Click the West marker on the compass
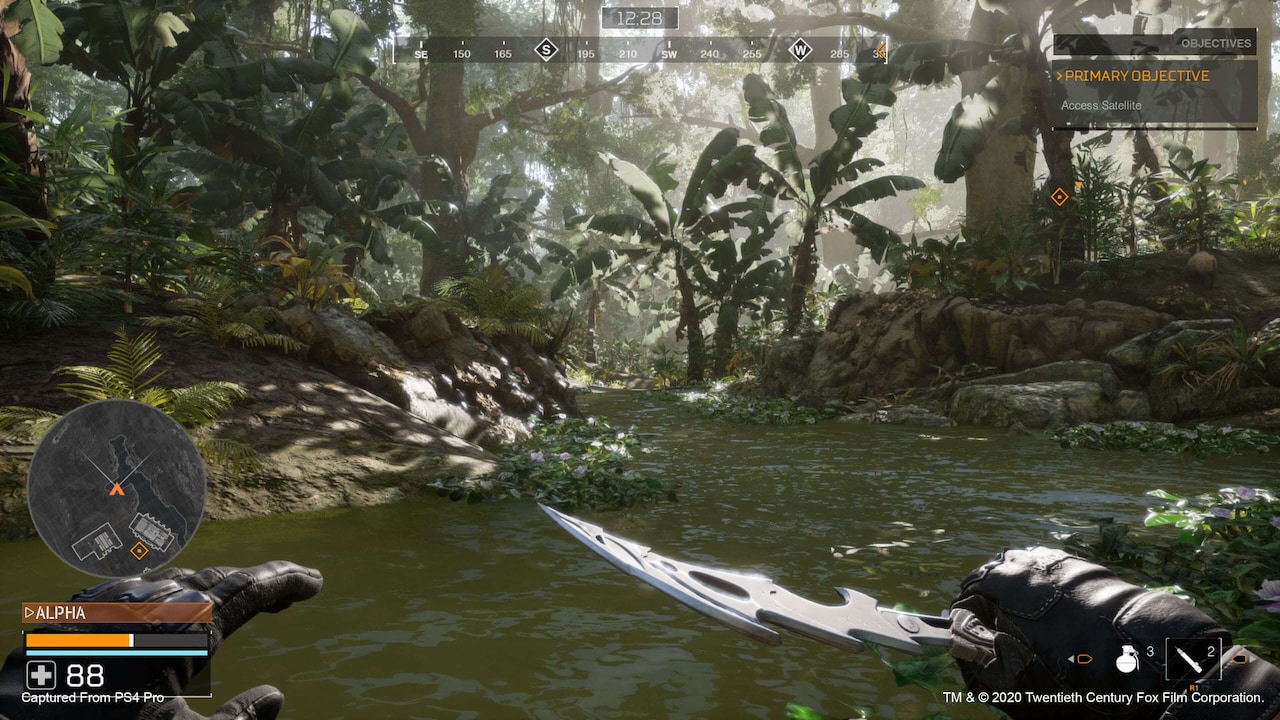The height and width of the screenshot is (720, 1280). coord(799,50)
